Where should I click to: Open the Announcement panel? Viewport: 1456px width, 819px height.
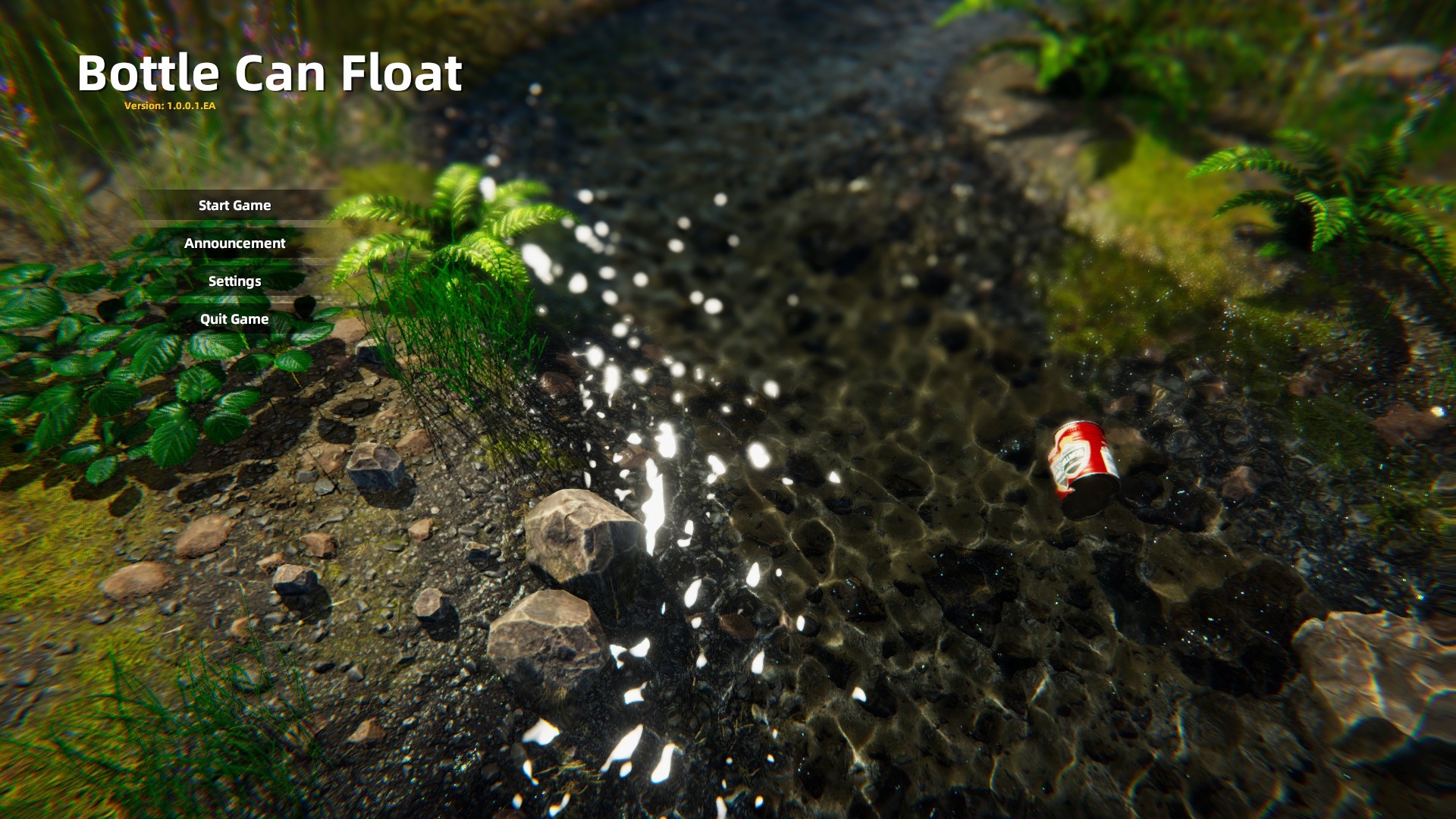[234, 243]
